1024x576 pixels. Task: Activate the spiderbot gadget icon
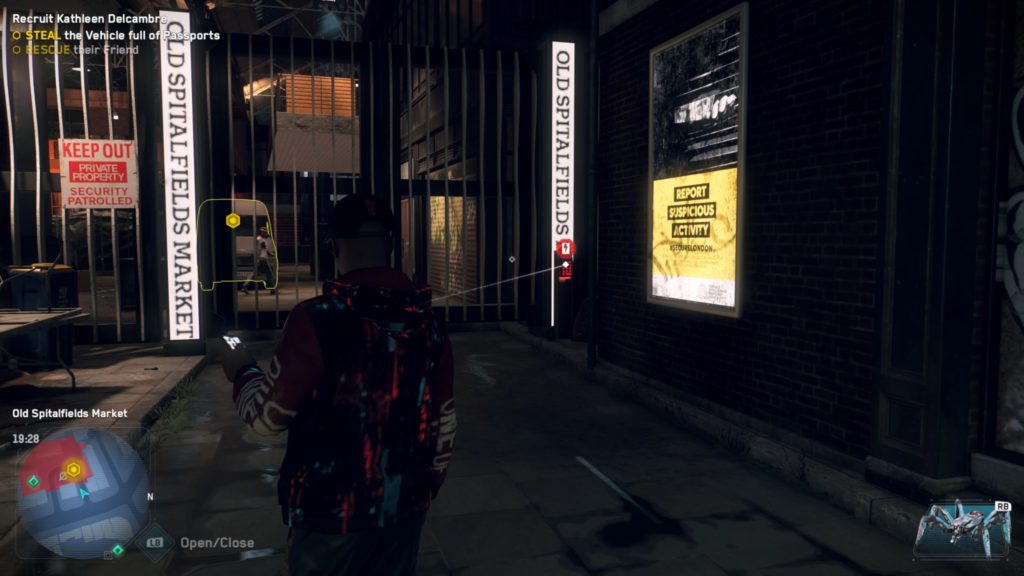(x=962, y=527)
